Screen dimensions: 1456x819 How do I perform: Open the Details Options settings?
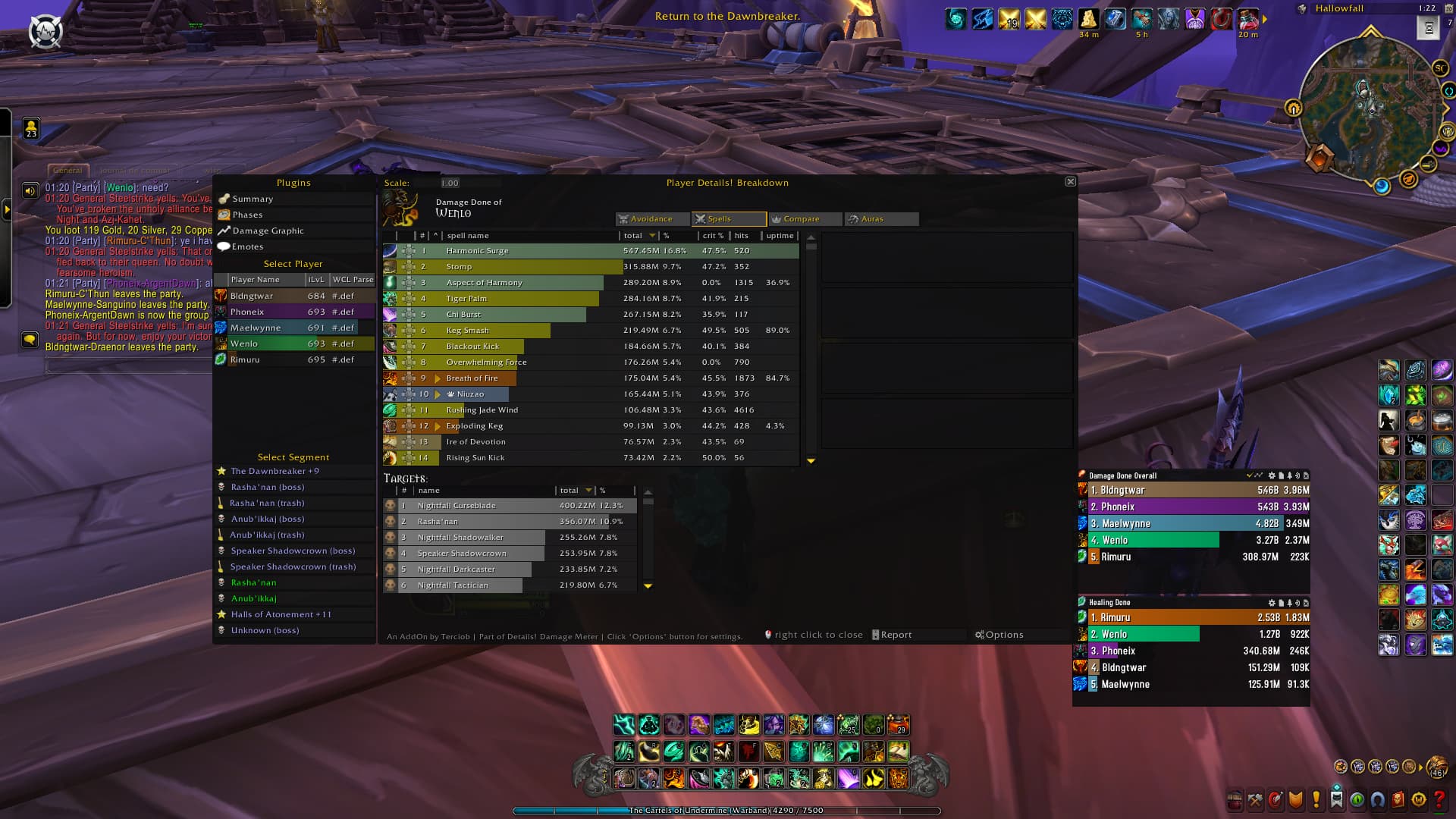coord(1003,635)
